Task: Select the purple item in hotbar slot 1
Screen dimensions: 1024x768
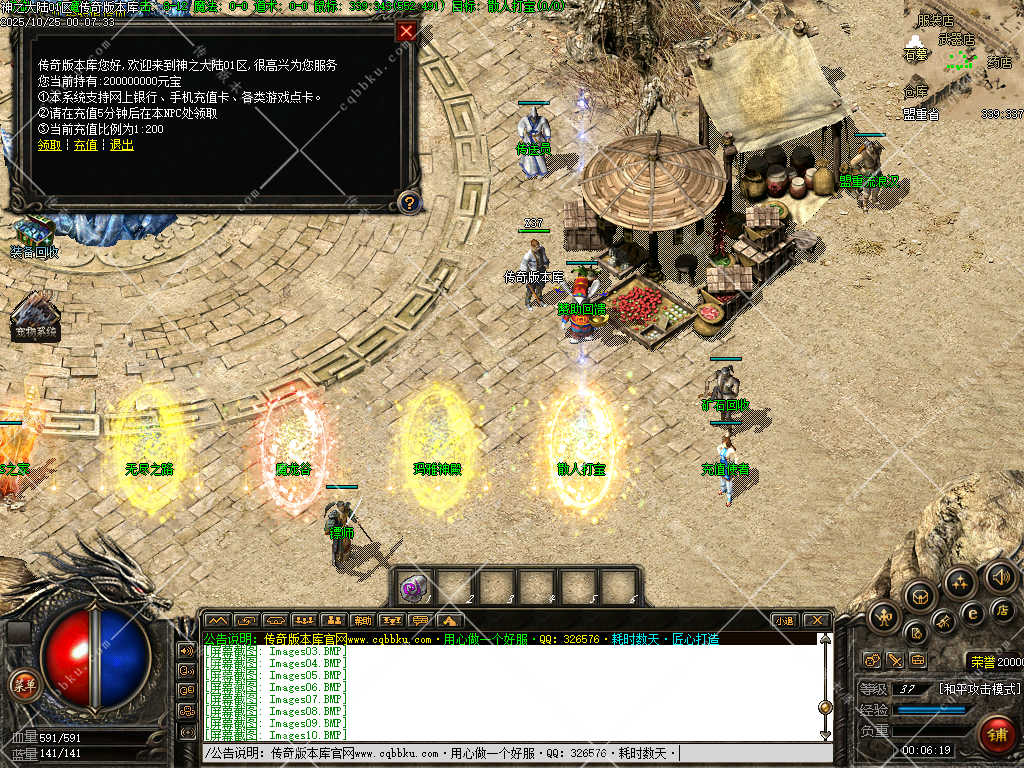Action: click(x=414, y=587)
